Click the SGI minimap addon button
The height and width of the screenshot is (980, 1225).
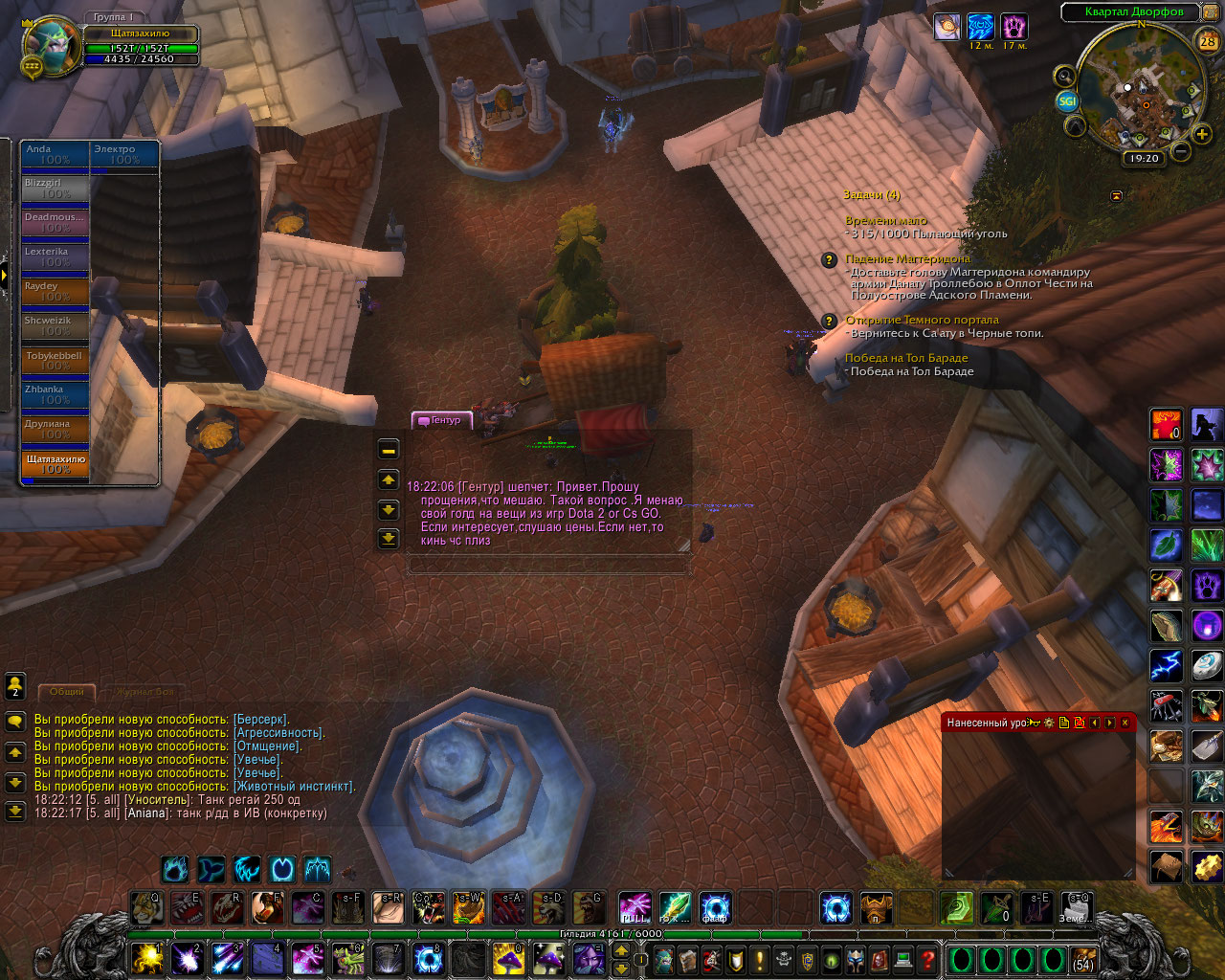(x=1067, y=100)
